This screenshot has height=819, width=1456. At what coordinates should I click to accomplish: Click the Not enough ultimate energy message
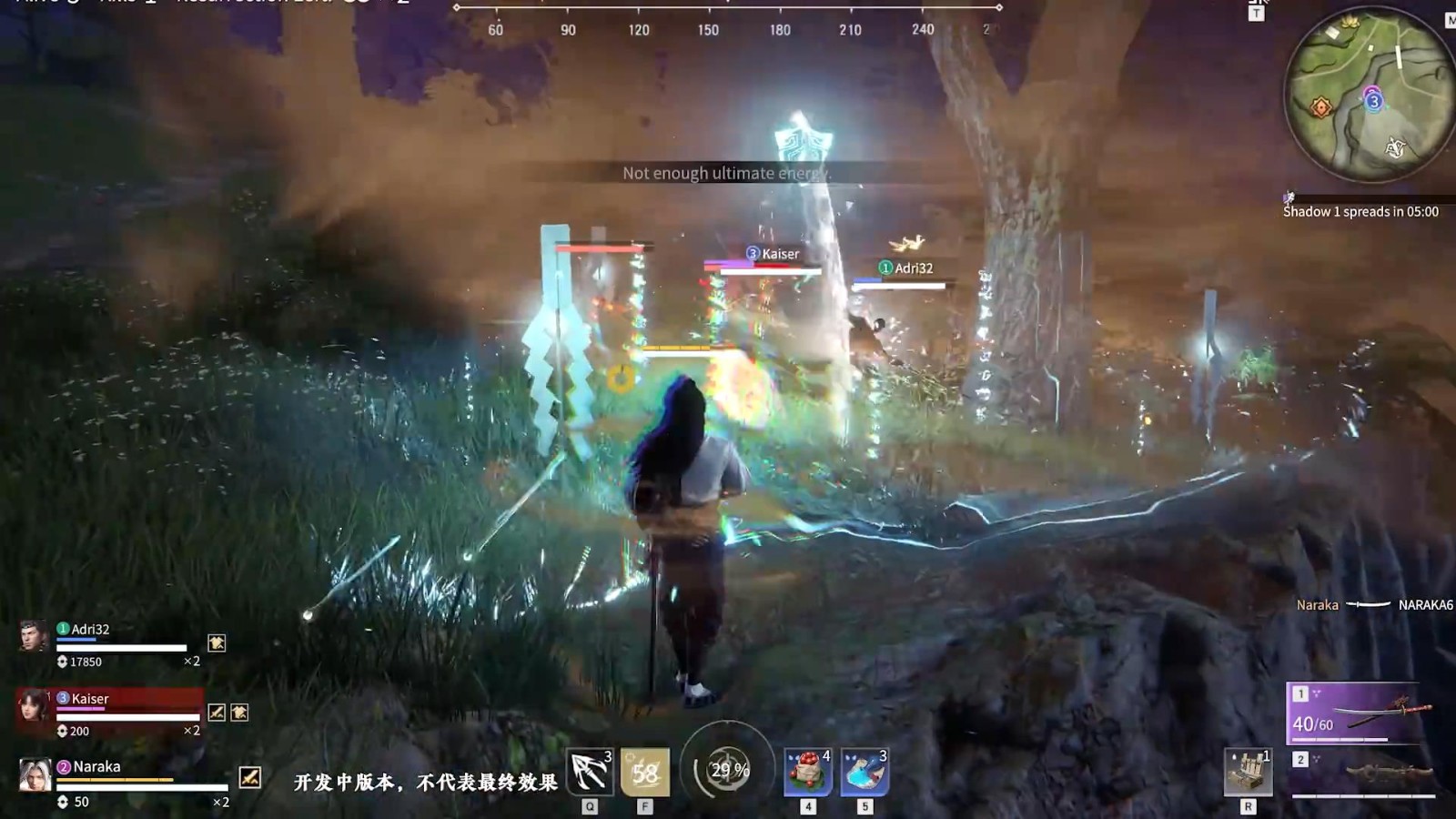[x=726, y=173]
